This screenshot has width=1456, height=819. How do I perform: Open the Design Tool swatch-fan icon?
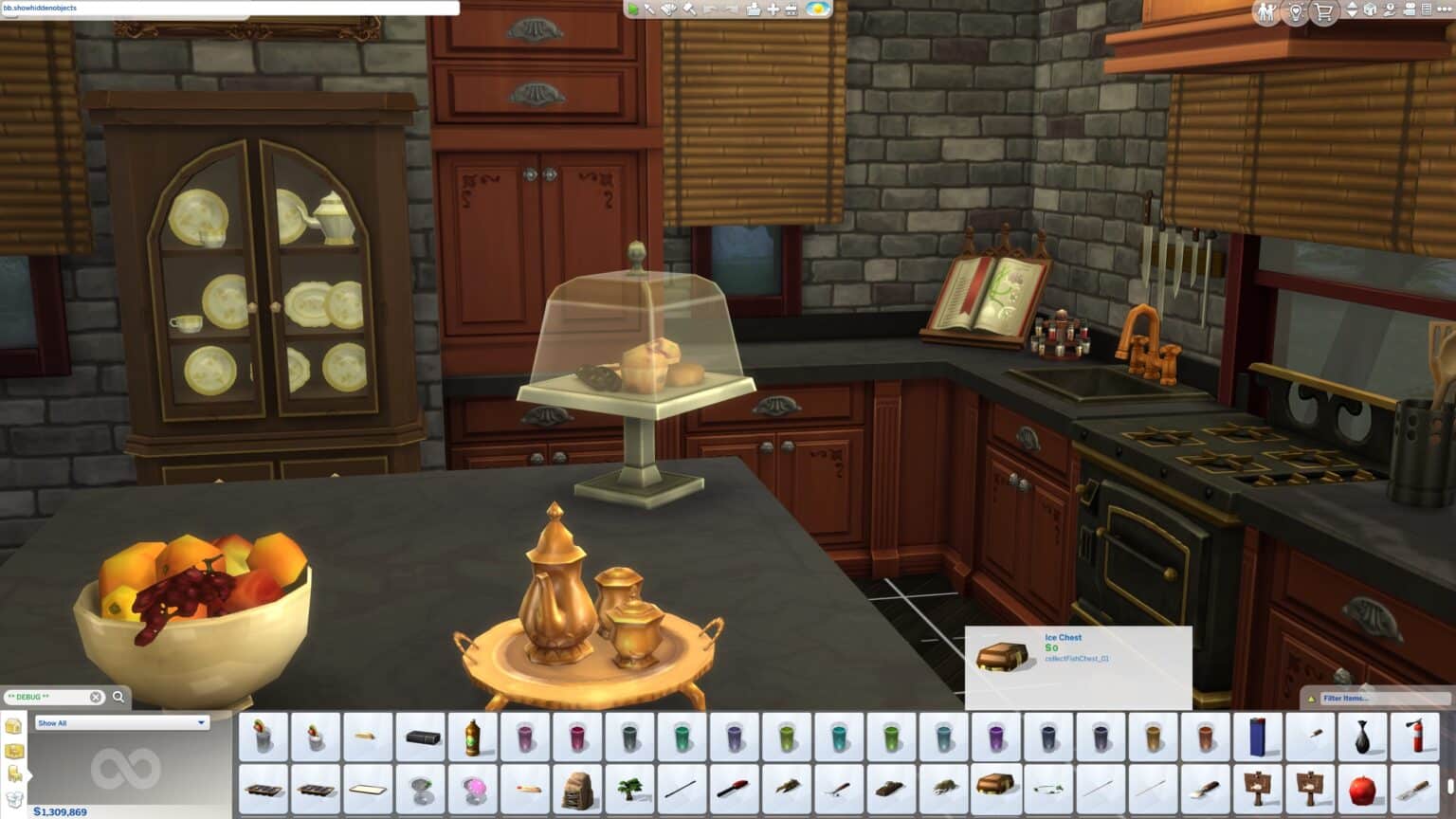[x=668, y=11]
